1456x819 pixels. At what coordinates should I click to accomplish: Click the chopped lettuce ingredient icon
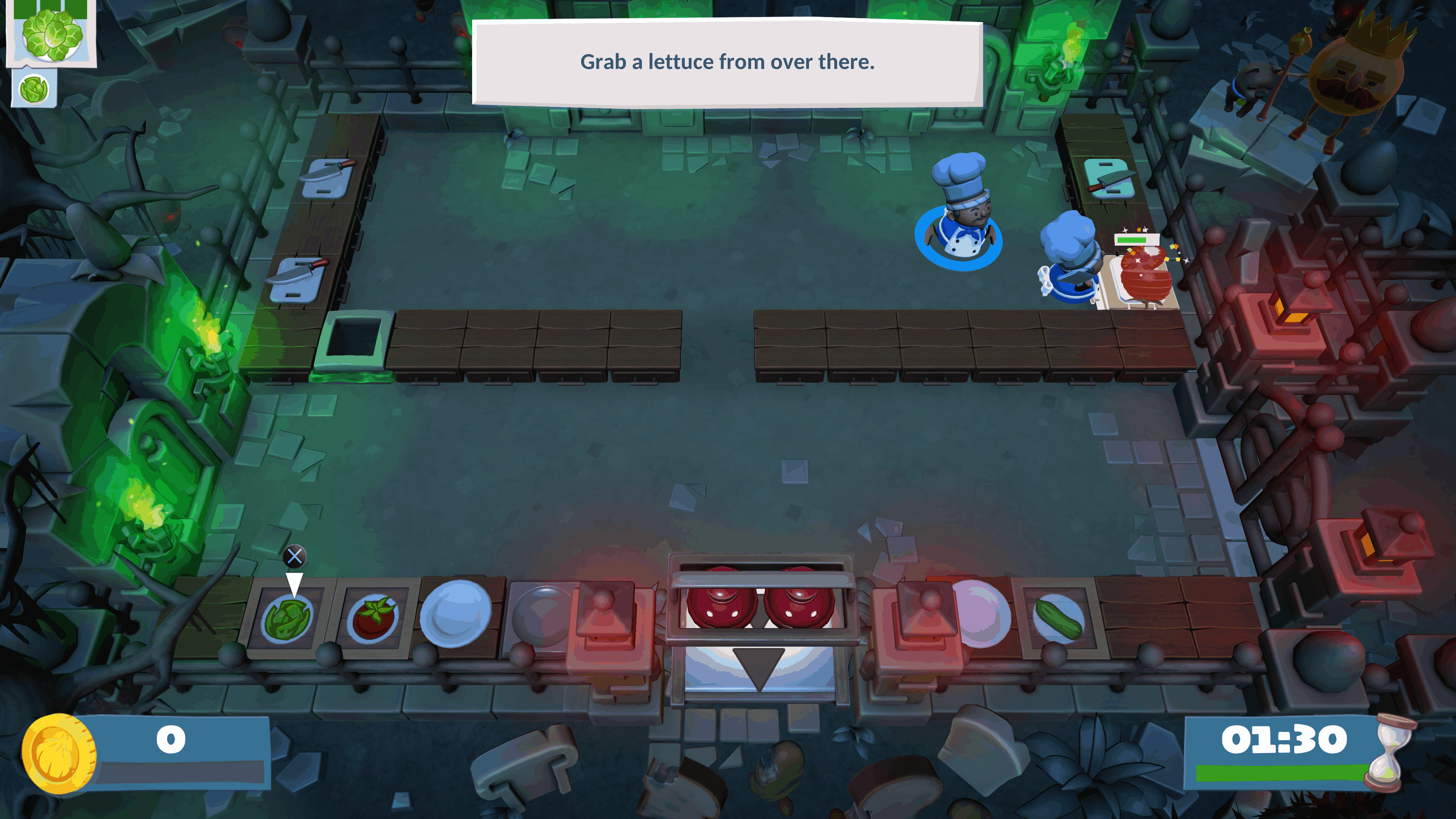pos(34,89)
